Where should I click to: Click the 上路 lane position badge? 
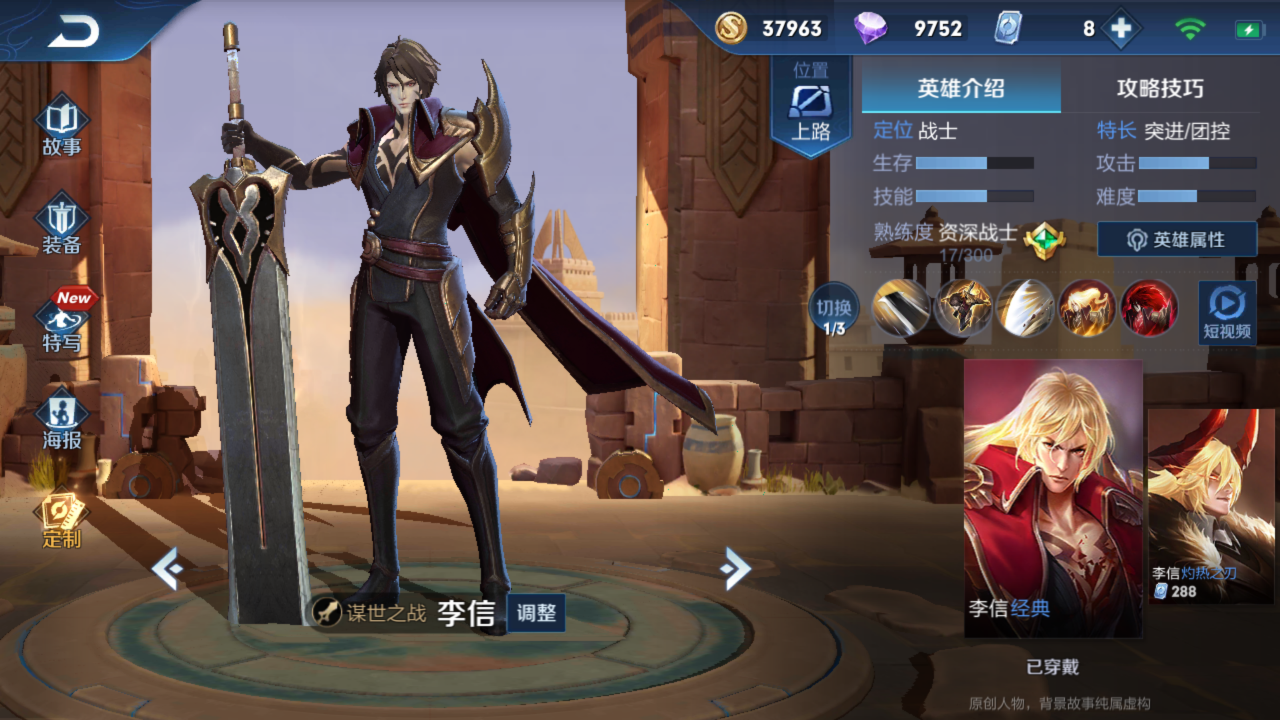coord(810,105)
